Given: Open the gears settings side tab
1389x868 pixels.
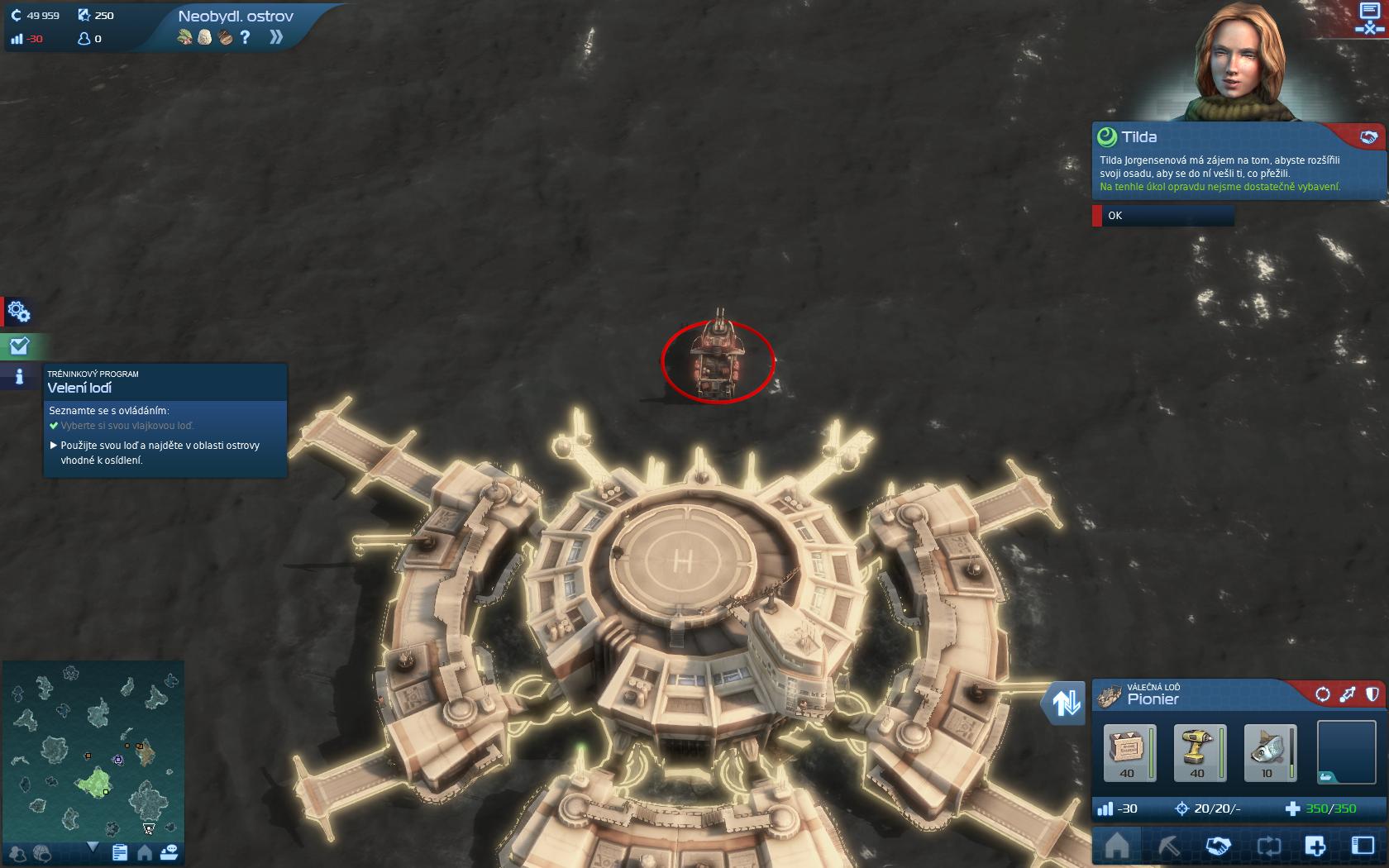Looking at the screenshot, I should 18,312.
